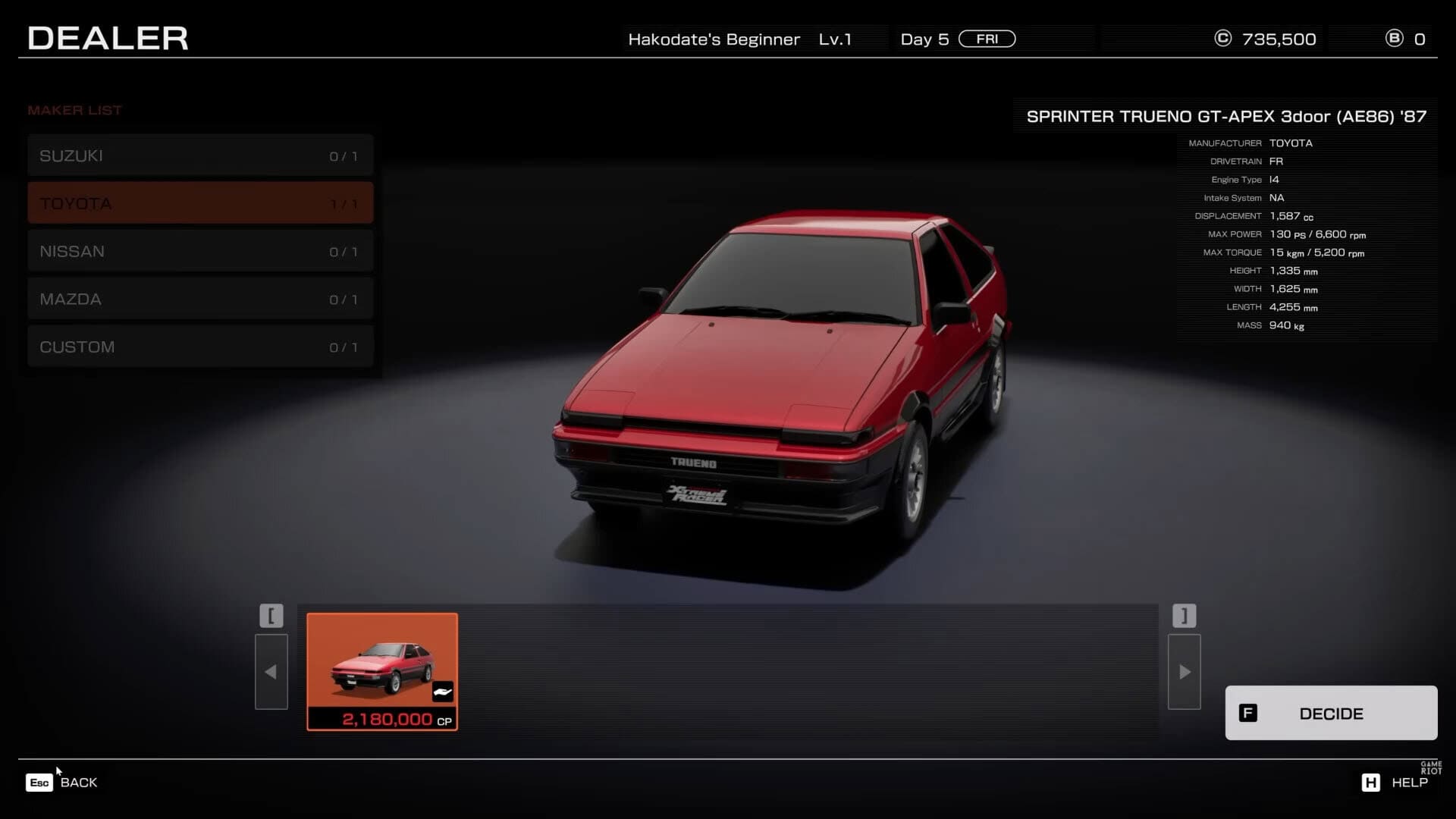The height and width of the screenshot is (819, 1456).
Task: Open the Nissan maker entry
Action: [200, 251]
